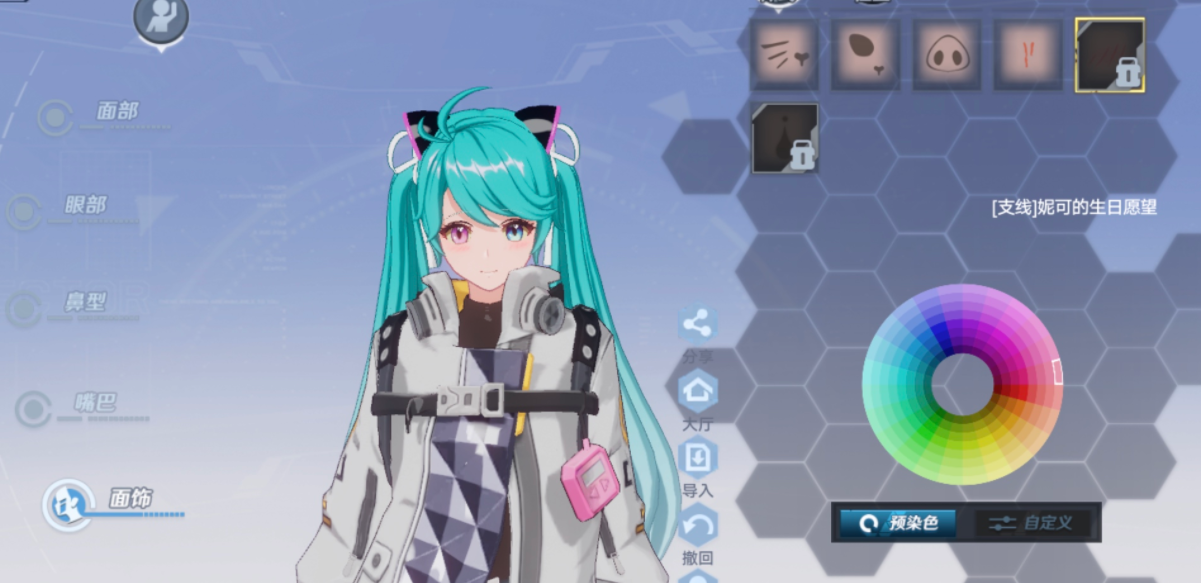1201x583 pixels.
Task: Open the 面部 face category
Action: tap(116, 113)
